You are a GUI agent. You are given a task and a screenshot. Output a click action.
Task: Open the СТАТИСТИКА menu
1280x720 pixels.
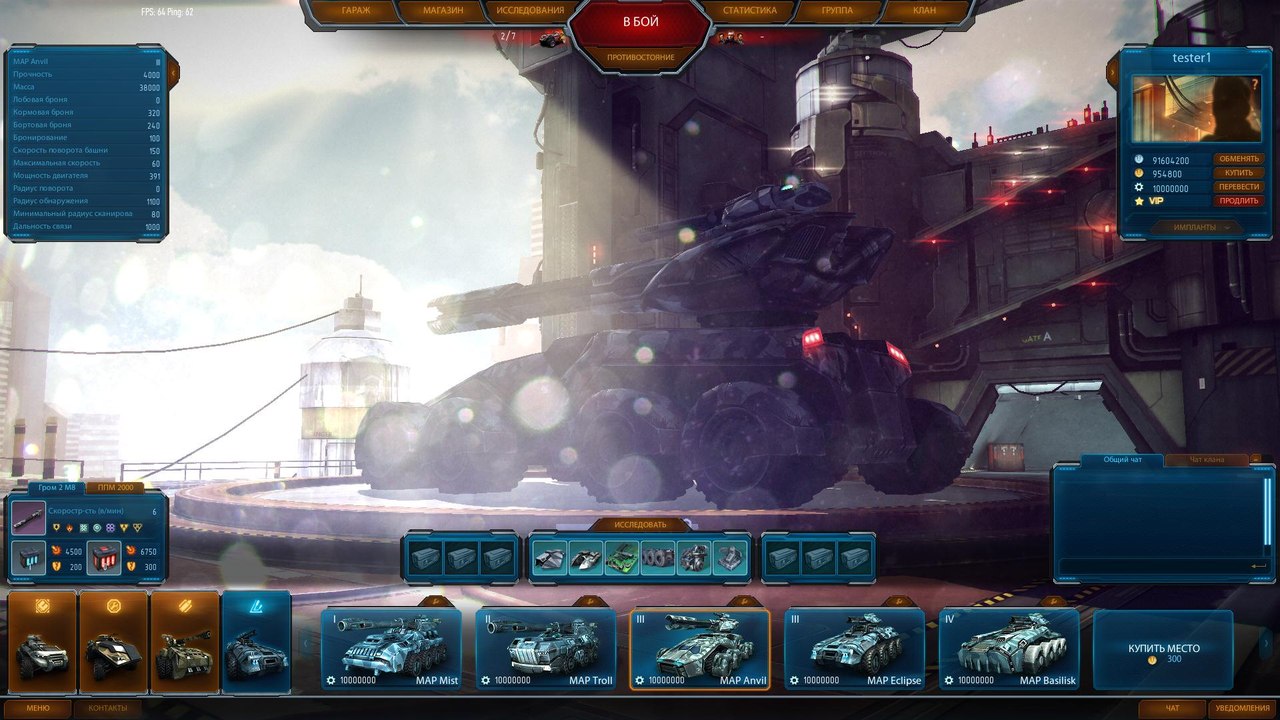pyautogui.click(x=749, y=11)
